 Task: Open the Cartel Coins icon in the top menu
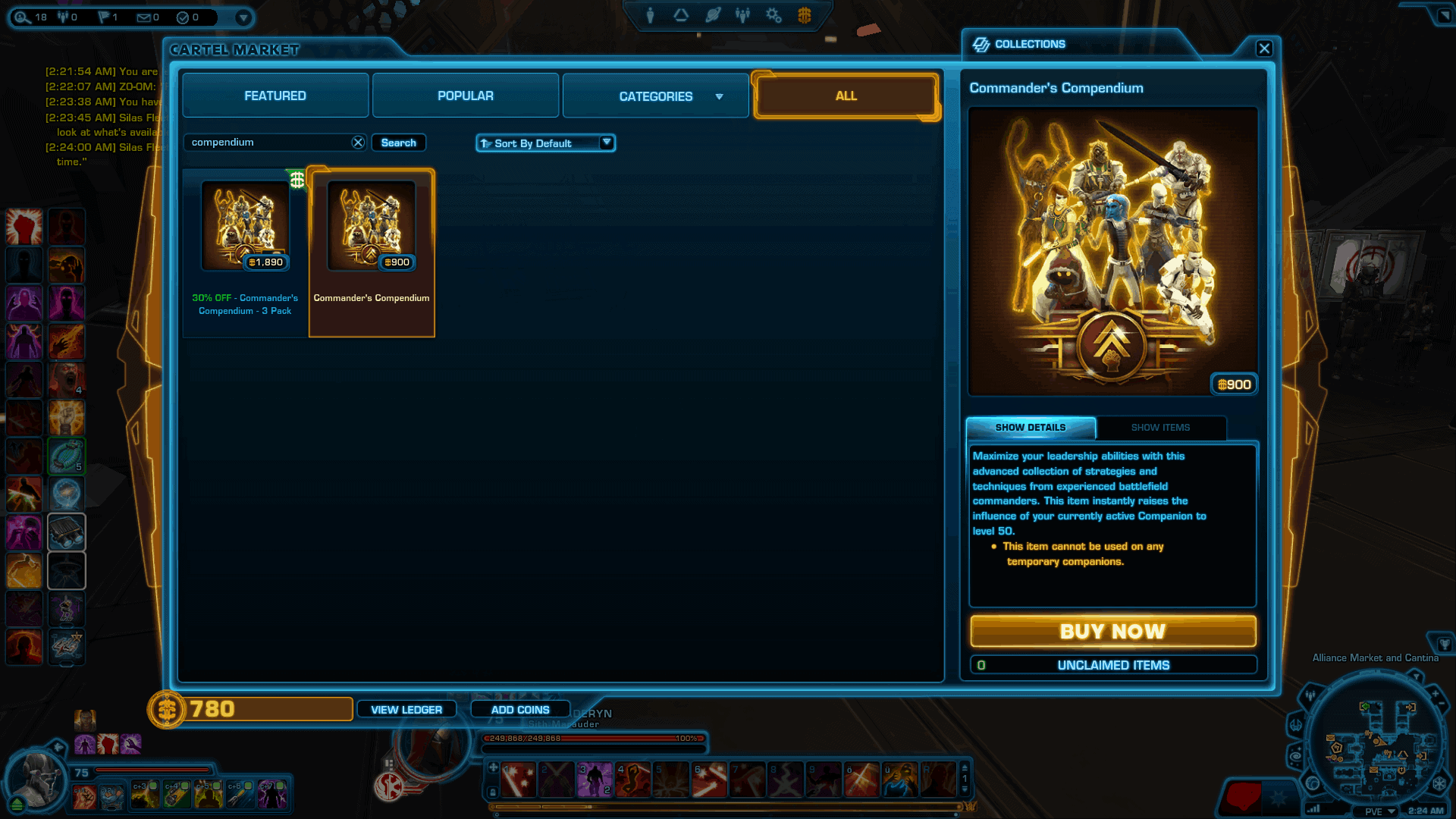click(806, 14)
